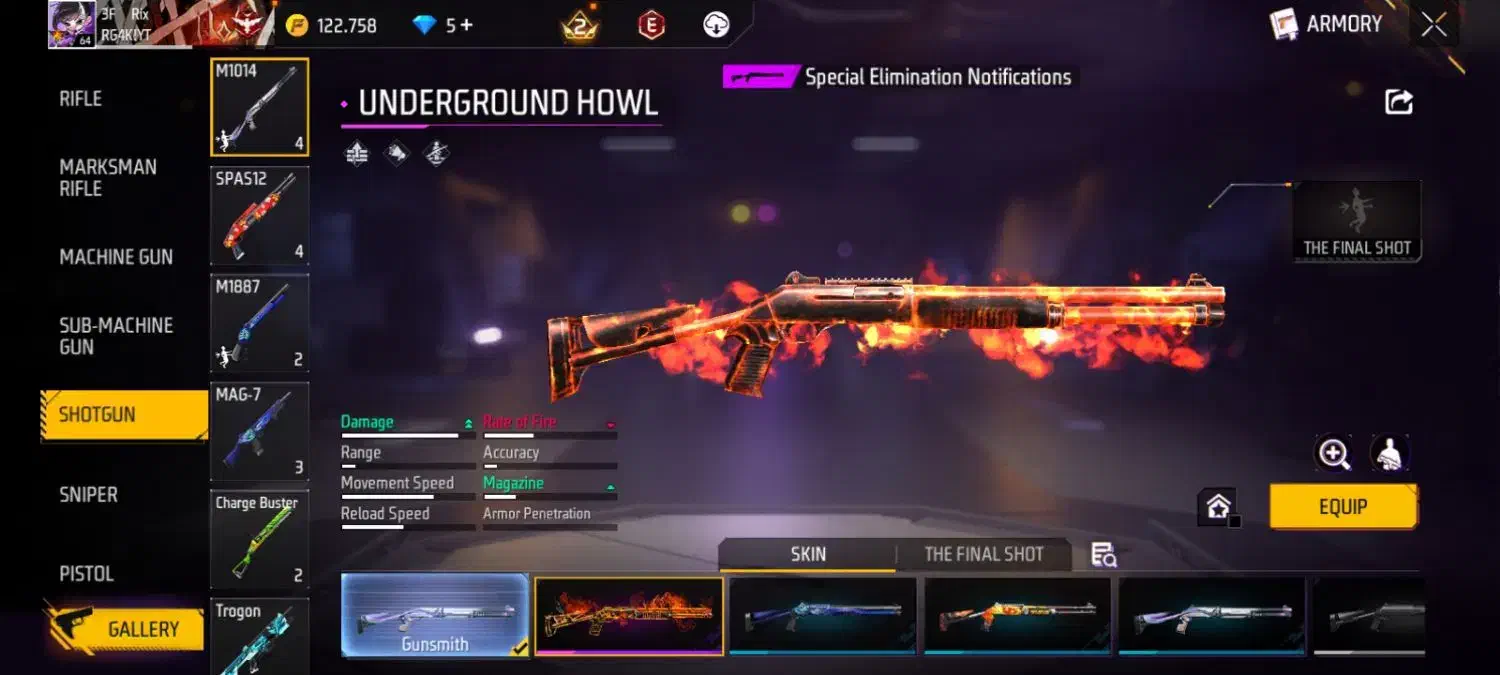Open the Machine Gun category

coord(116,257)
